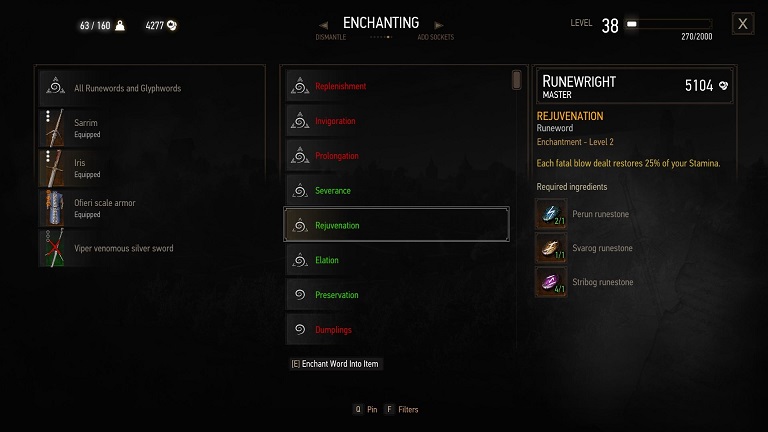Pick the Elation runeword
This screenshot has height=432, width=768.
(x=395, y=260)
